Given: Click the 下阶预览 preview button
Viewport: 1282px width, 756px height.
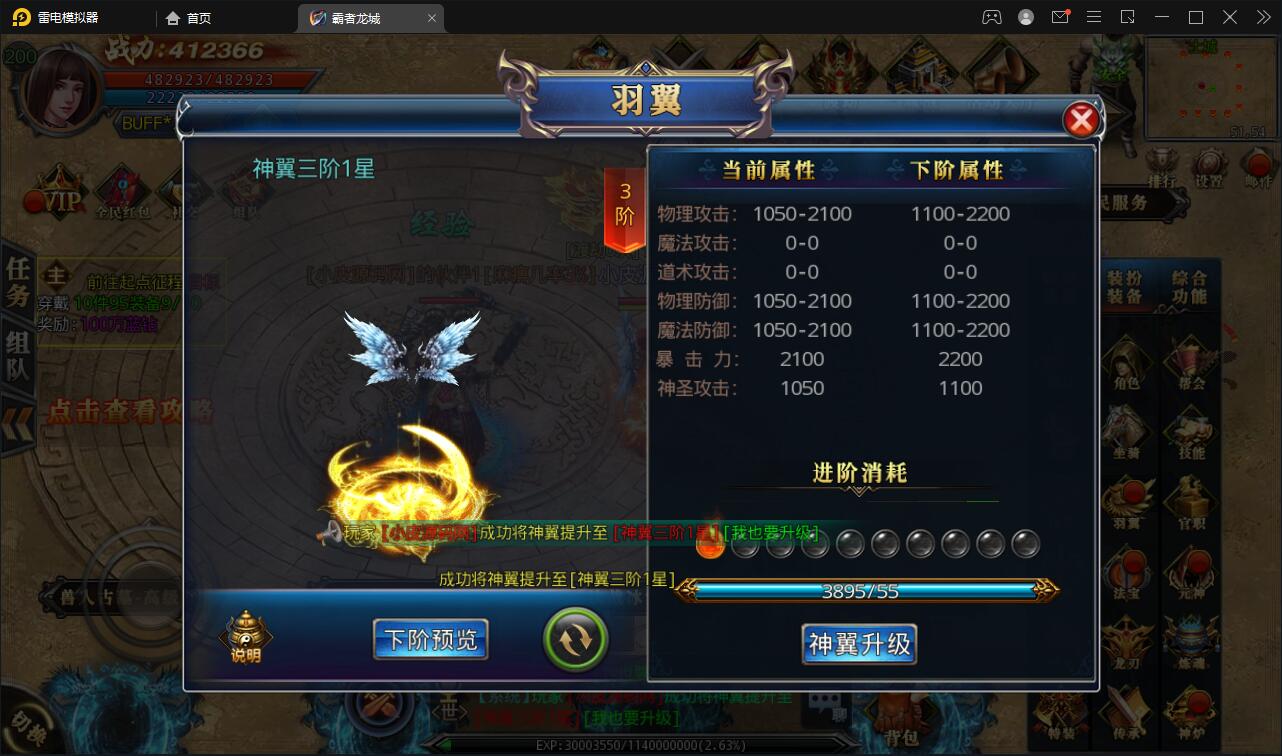Looking at the screenshot, I should pyautogui.click(x=430, y=639).
